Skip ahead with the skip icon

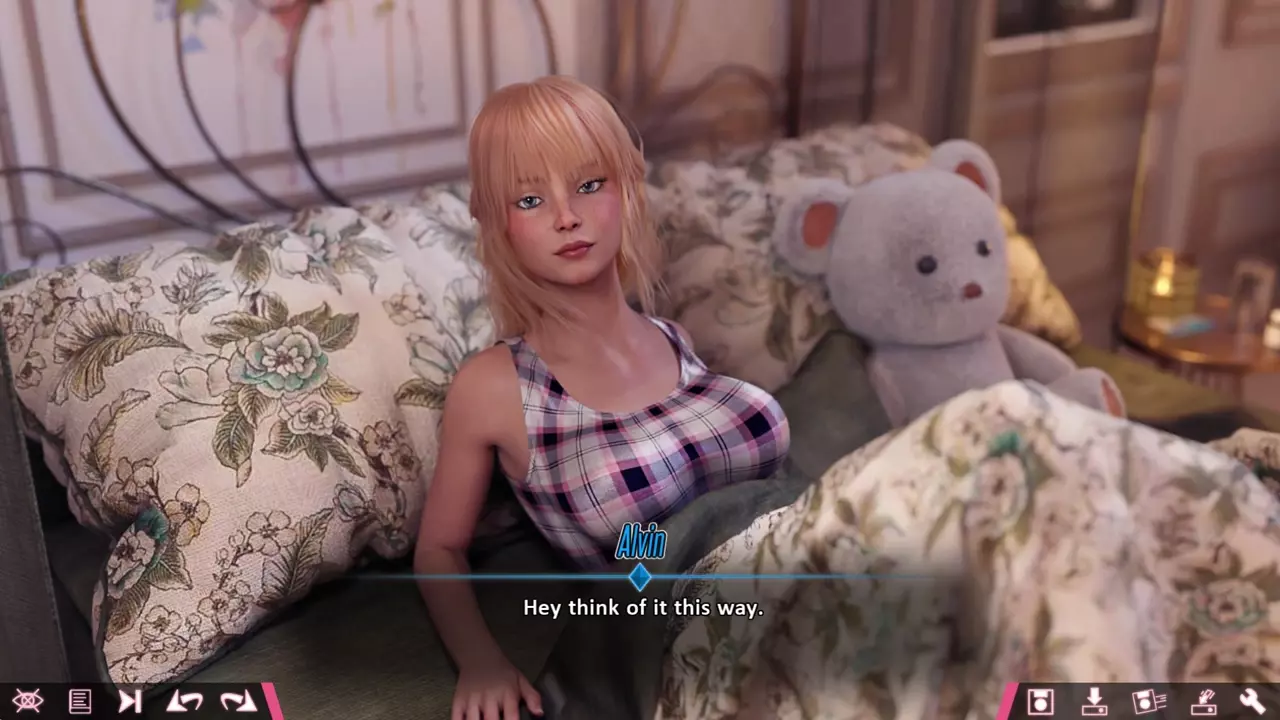(130, 701)
